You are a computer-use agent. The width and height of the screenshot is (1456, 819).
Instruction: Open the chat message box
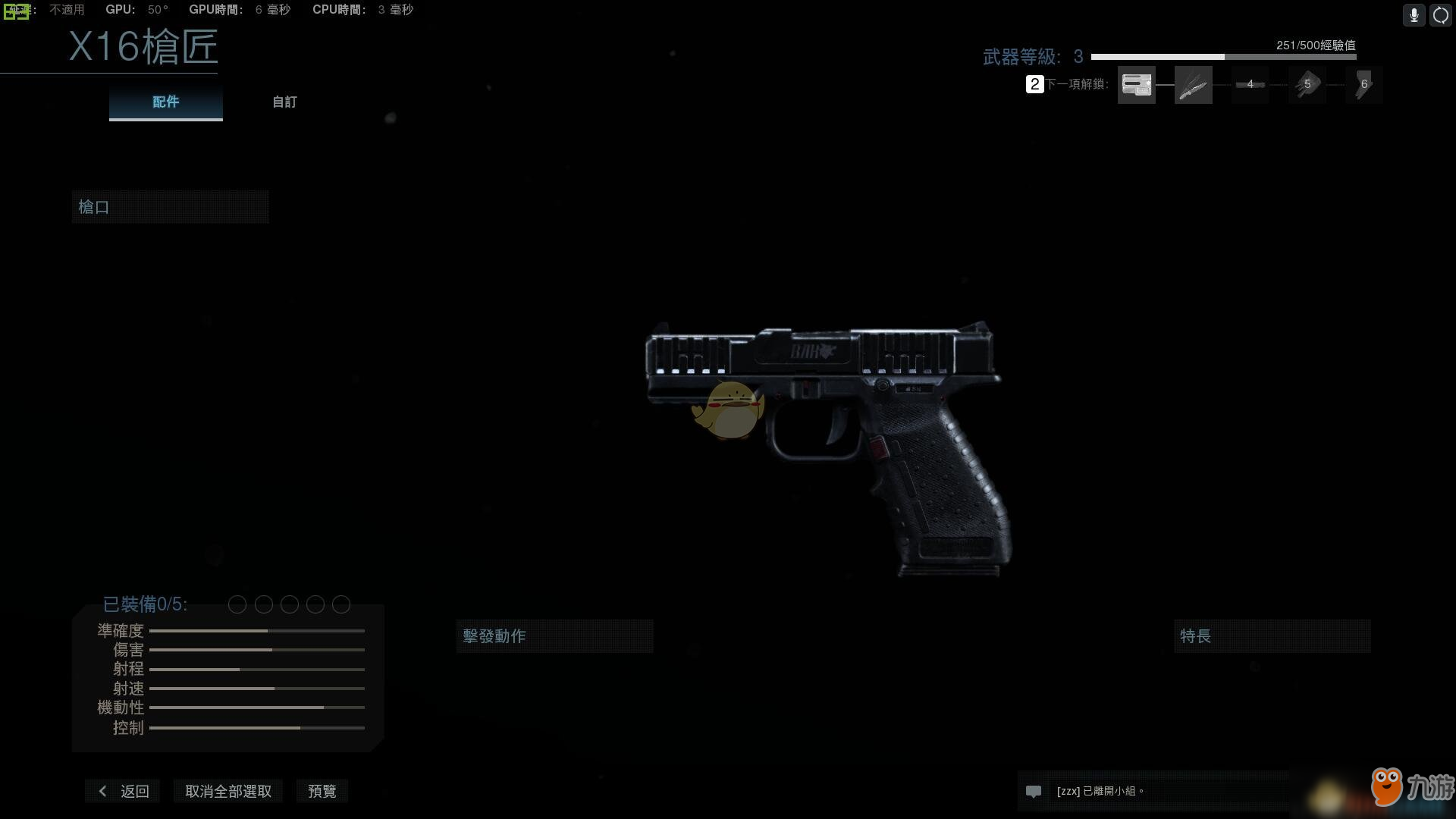(x=1153, y=791)
